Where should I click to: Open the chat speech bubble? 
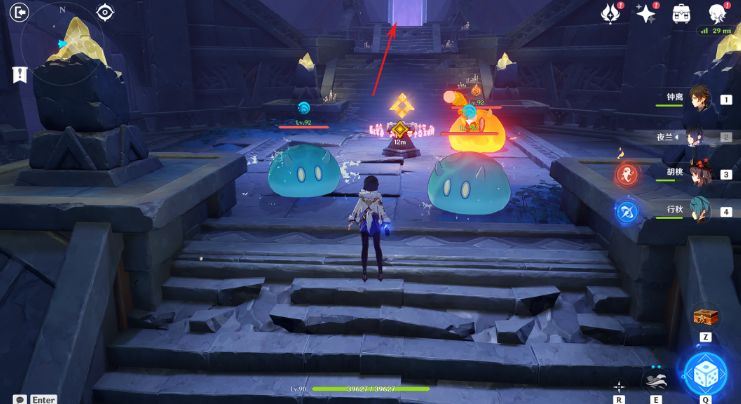20,399
